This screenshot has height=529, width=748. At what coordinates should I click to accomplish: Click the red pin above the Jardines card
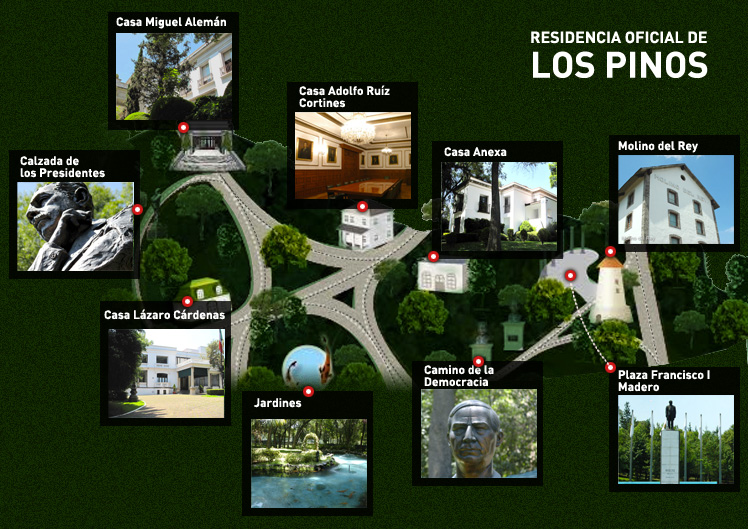click(308, 391)
